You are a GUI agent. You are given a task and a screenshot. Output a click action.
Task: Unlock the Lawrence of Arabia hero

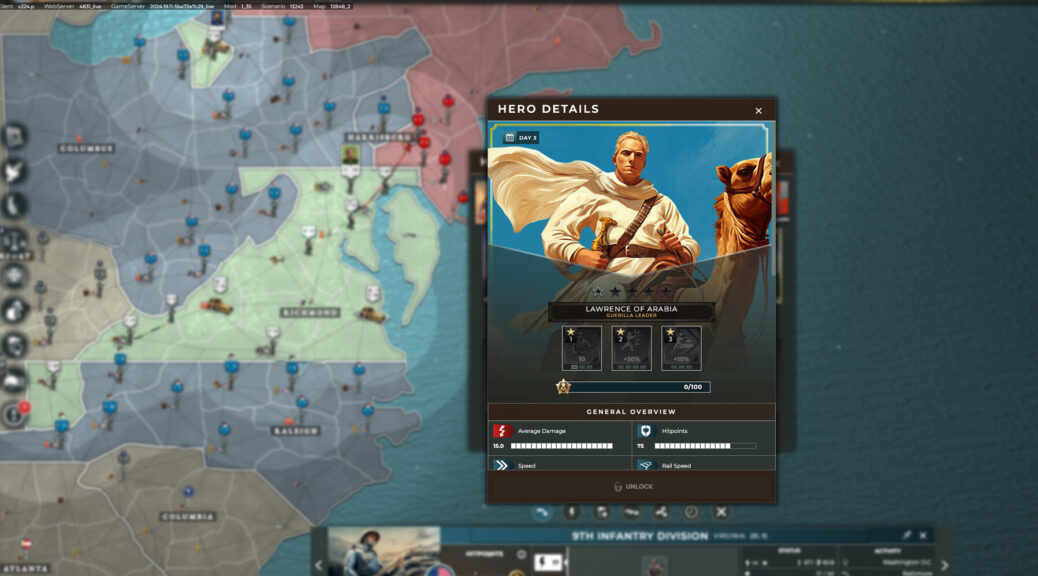point(632,487)
